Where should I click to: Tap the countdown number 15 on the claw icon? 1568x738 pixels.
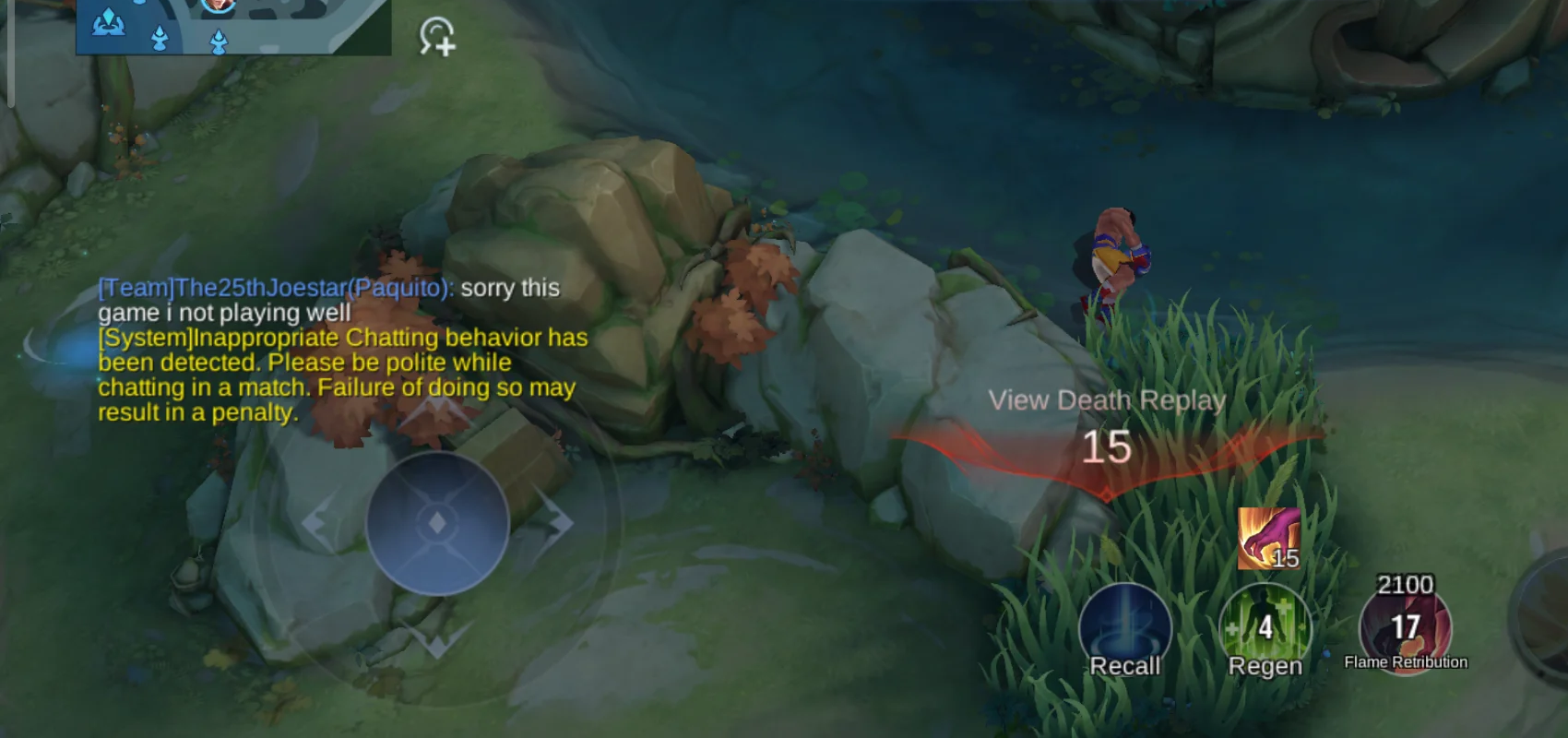click(x=1286, y=557)
